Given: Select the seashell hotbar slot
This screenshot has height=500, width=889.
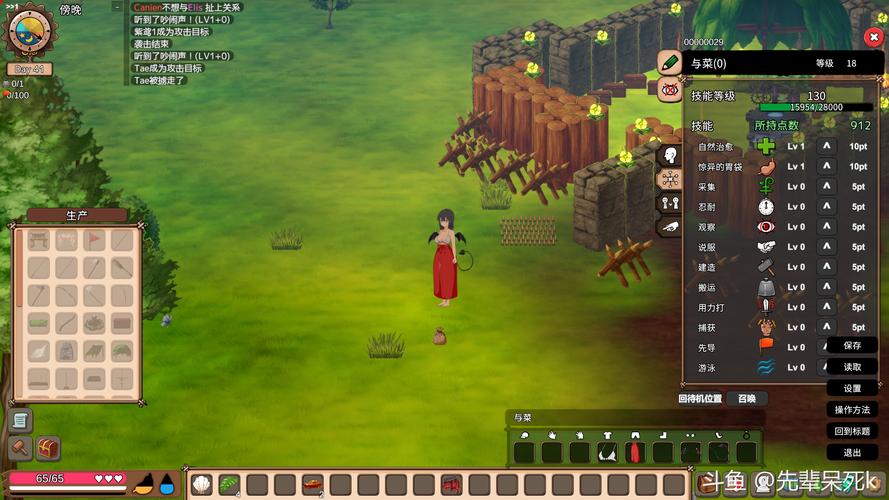Looking at the screenshot, I should (x=201, y=485).
